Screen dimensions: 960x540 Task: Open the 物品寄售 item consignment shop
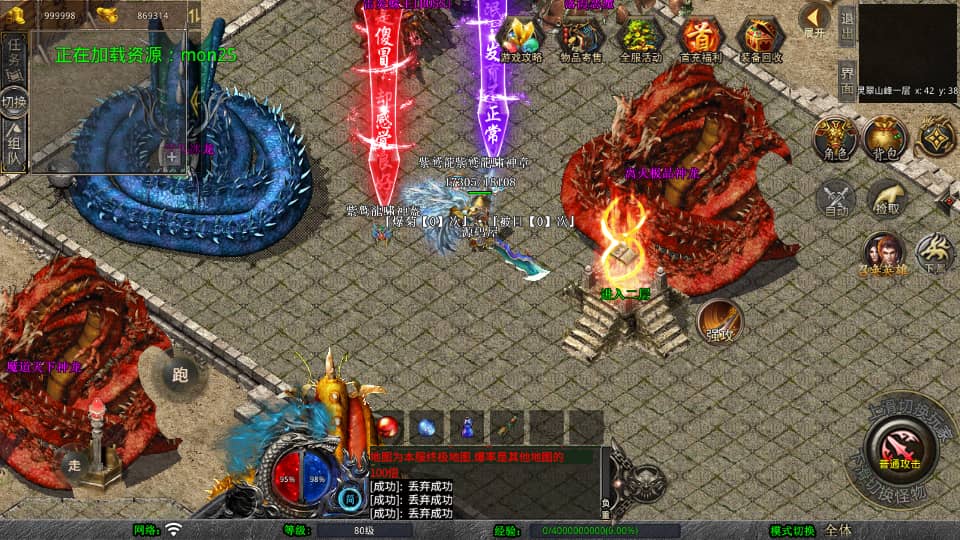(580, 39)
